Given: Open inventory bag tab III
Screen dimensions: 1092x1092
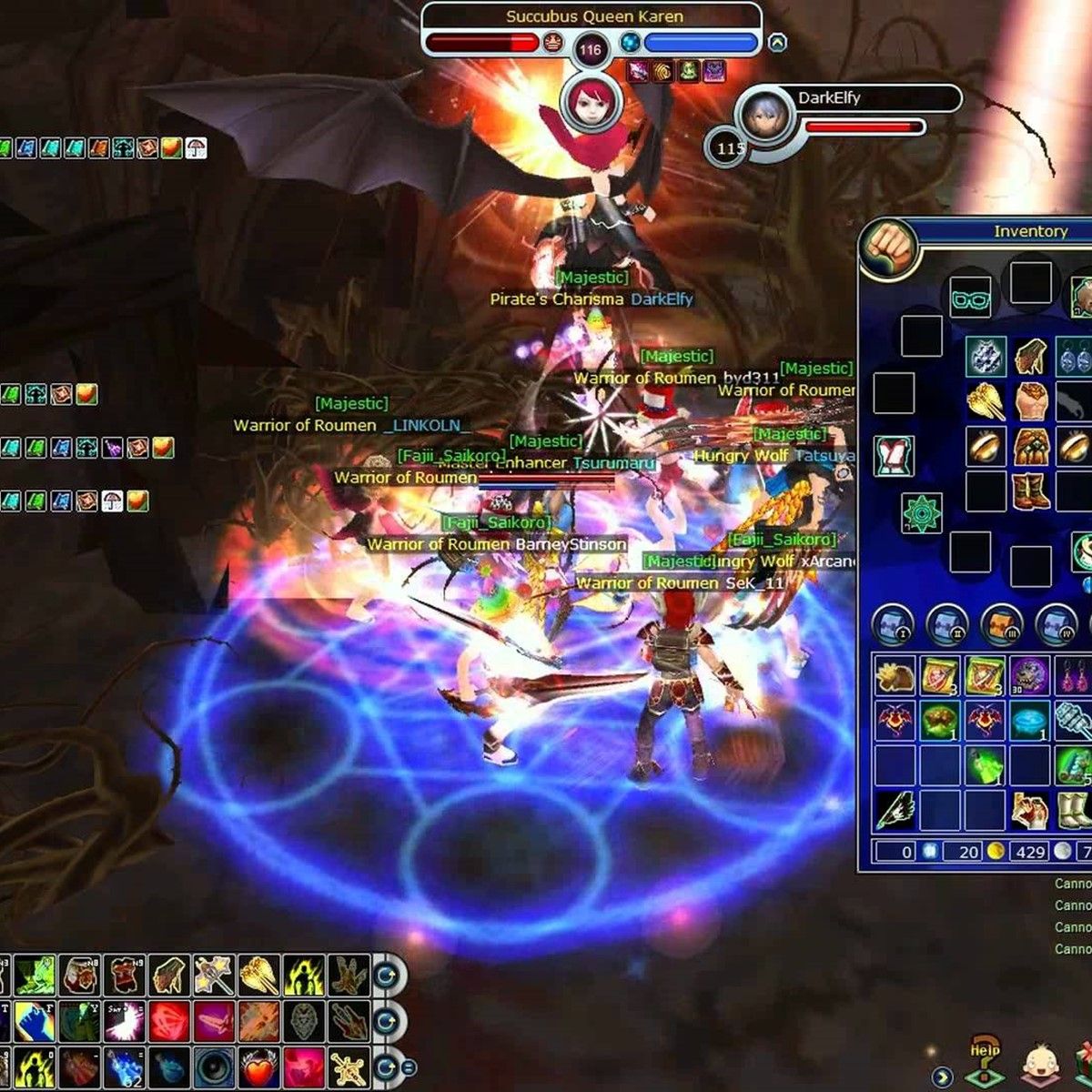Looking at the screenshot, I should [x=1002, y=625].
